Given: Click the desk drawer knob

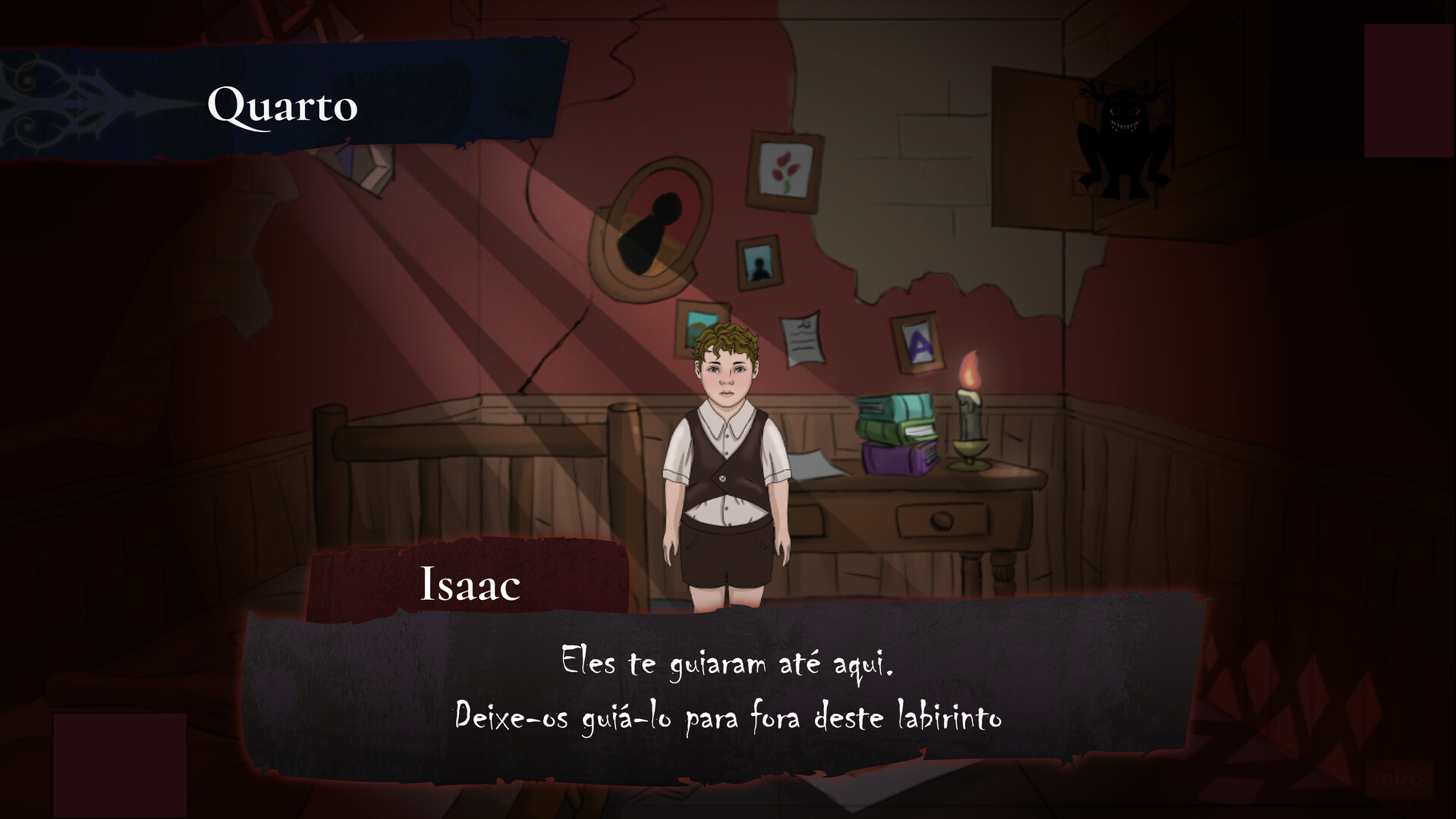Looking at the screenshot, I should tap(943, 521).
